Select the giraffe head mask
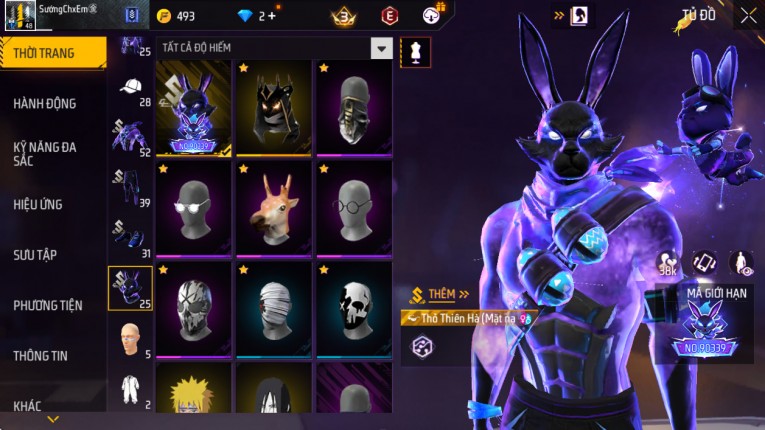Screen dimensions: 765x430 coord(274,206)
